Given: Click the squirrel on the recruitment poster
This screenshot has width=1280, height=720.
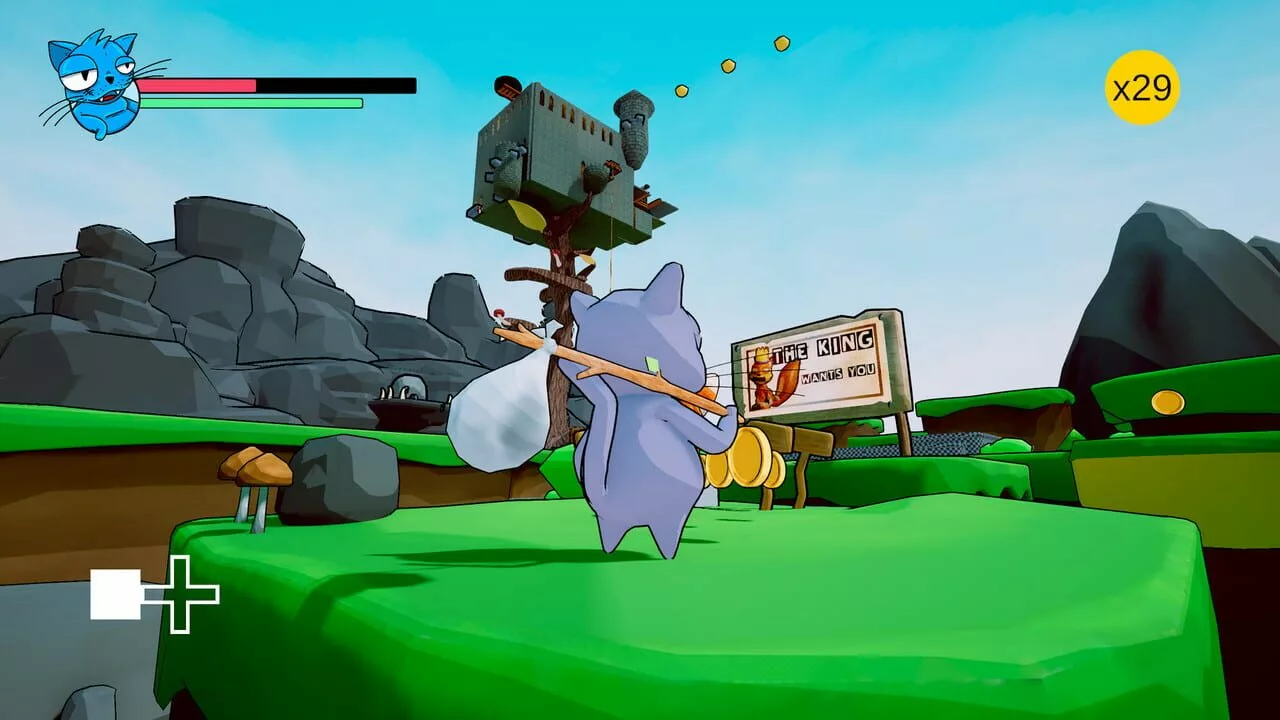Looking at the screenshot, I should (765, 377).
